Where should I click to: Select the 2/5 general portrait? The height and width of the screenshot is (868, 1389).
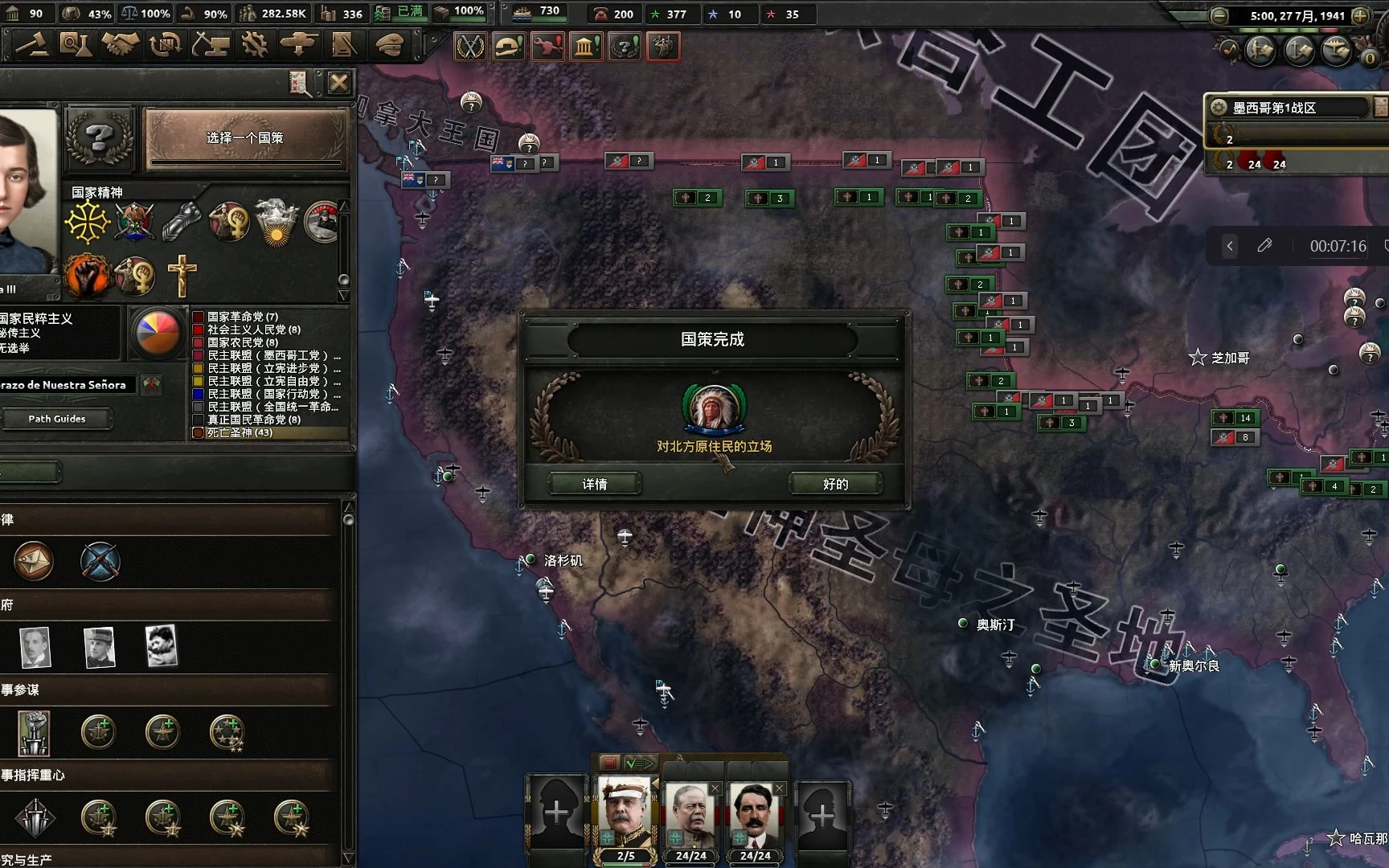pos(625,818)
